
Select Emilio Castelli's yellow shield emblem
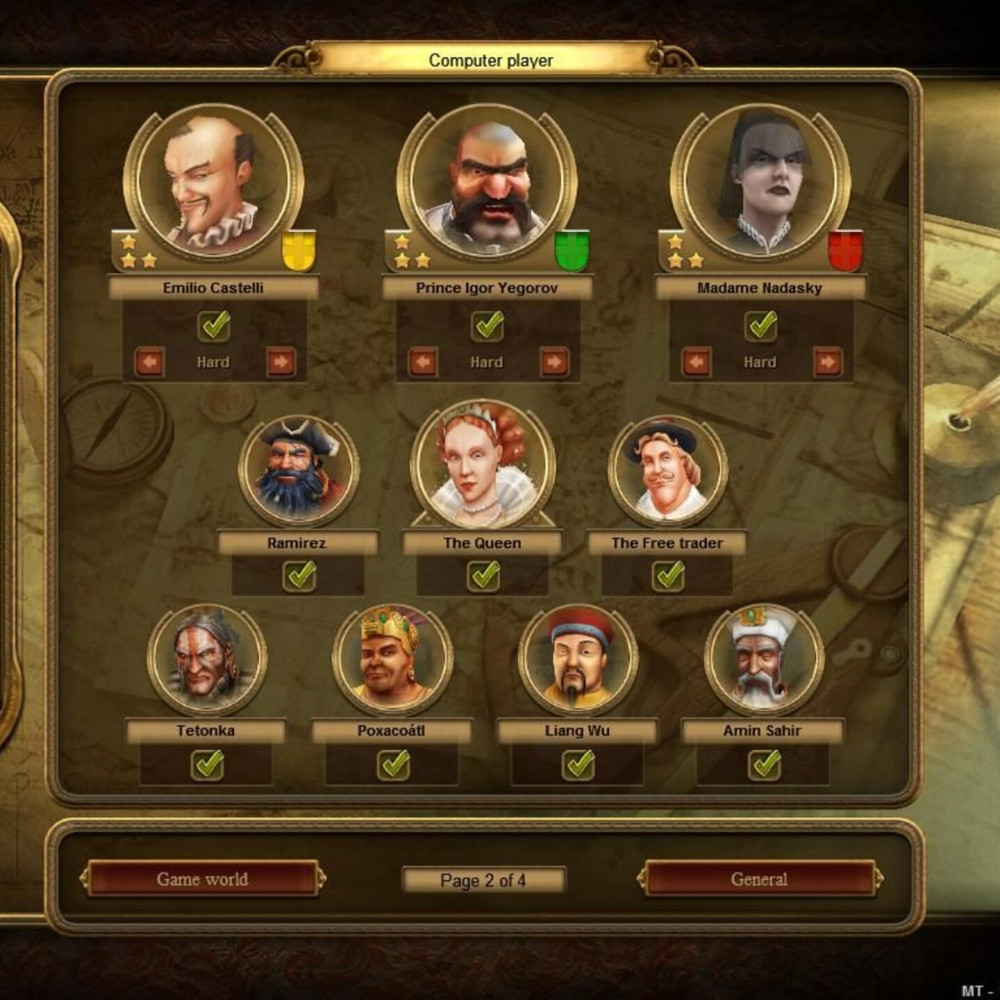tap(299, 250)
